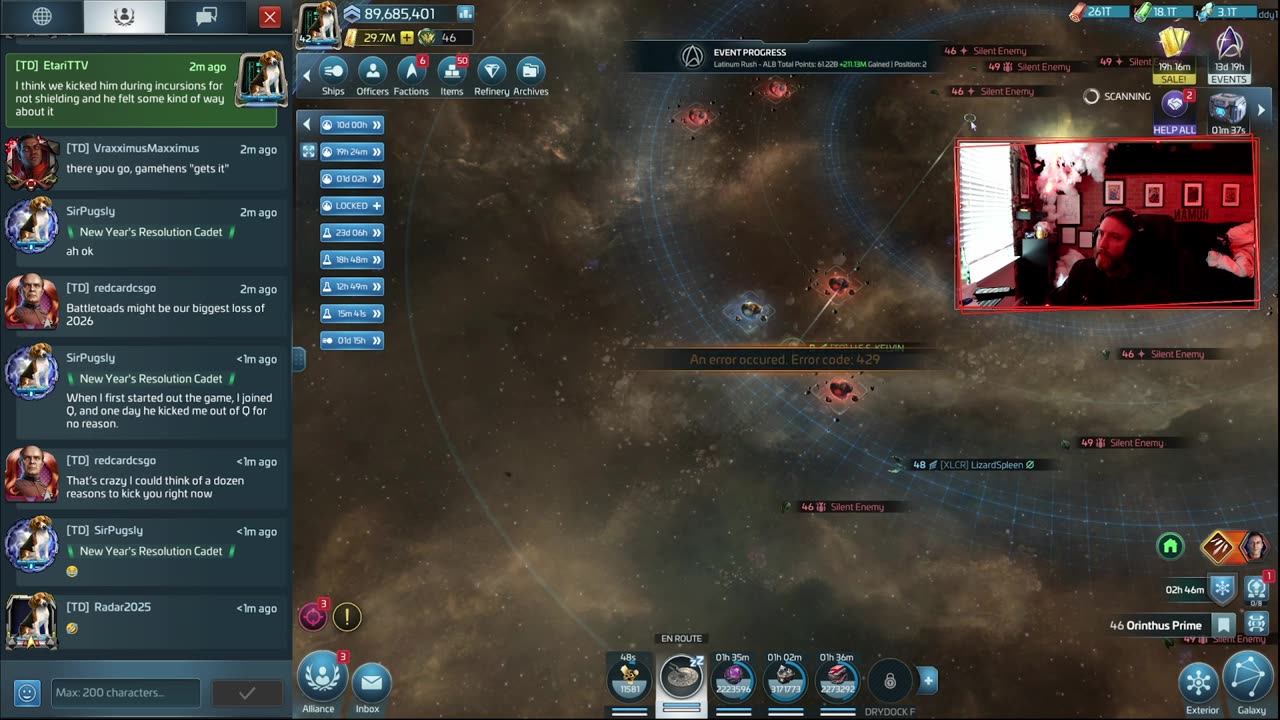
Task: Switch to the Exterior view
Action: [1201, 687]
